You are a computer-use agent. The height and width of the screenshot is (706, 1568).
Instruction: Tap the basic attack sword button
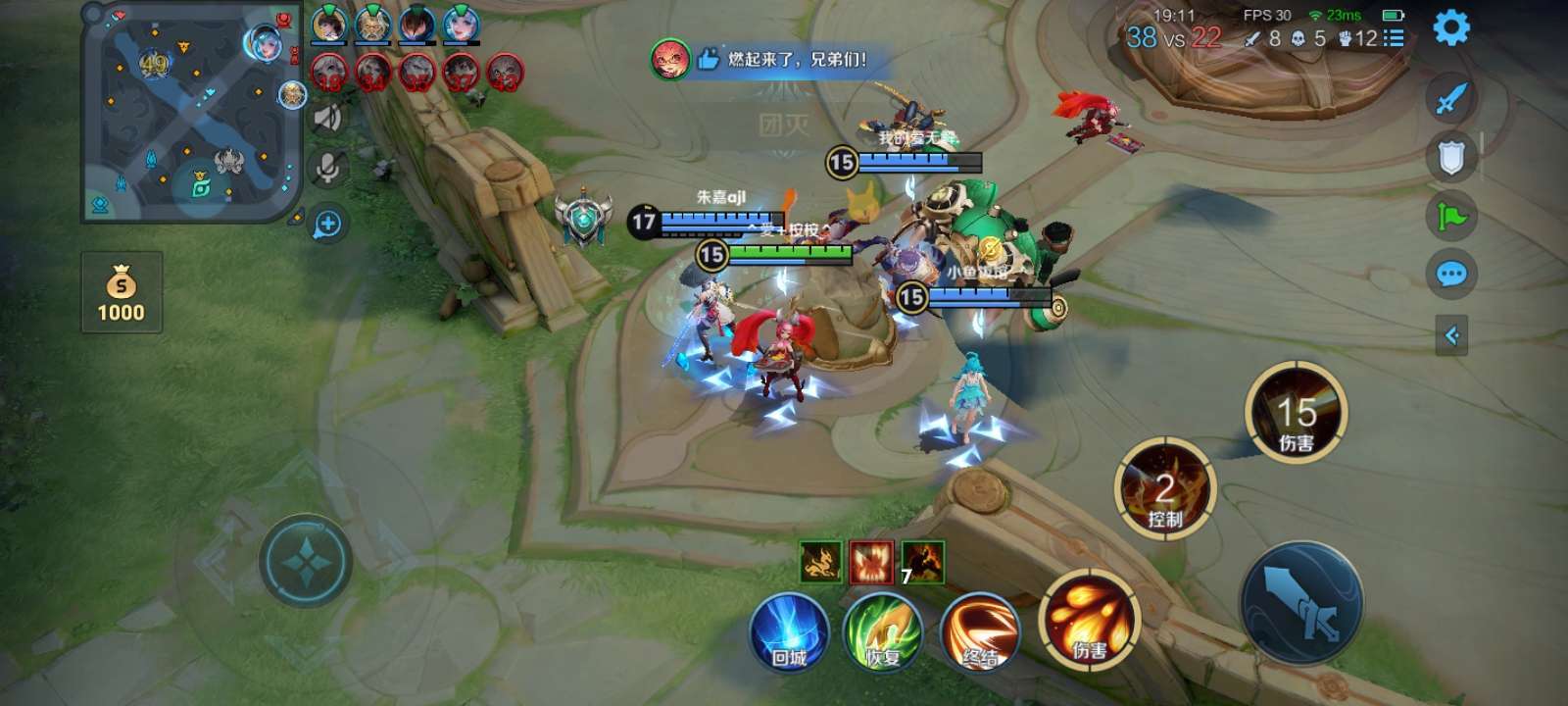pyautogui.click(x=1301, y=600)
